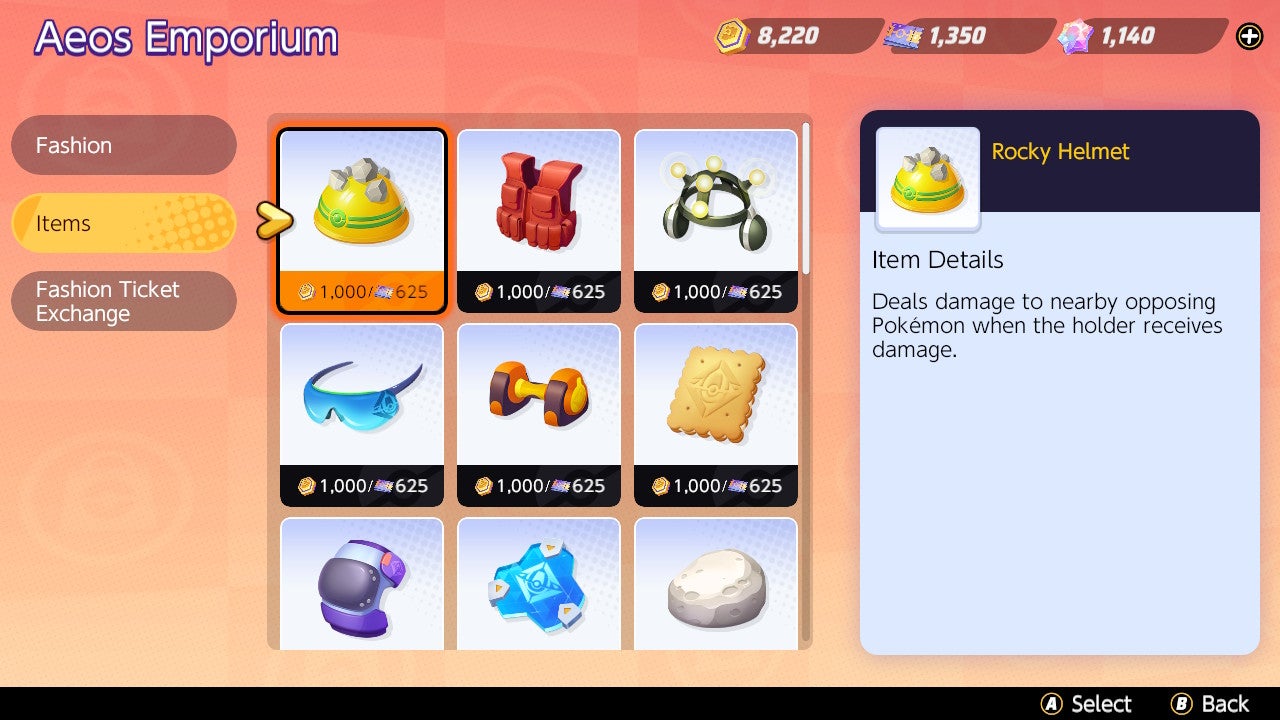Select the purple helmet item
The width and height of the screenshot is (1280, 720).
pyautogui.click(x=361, y=585)
